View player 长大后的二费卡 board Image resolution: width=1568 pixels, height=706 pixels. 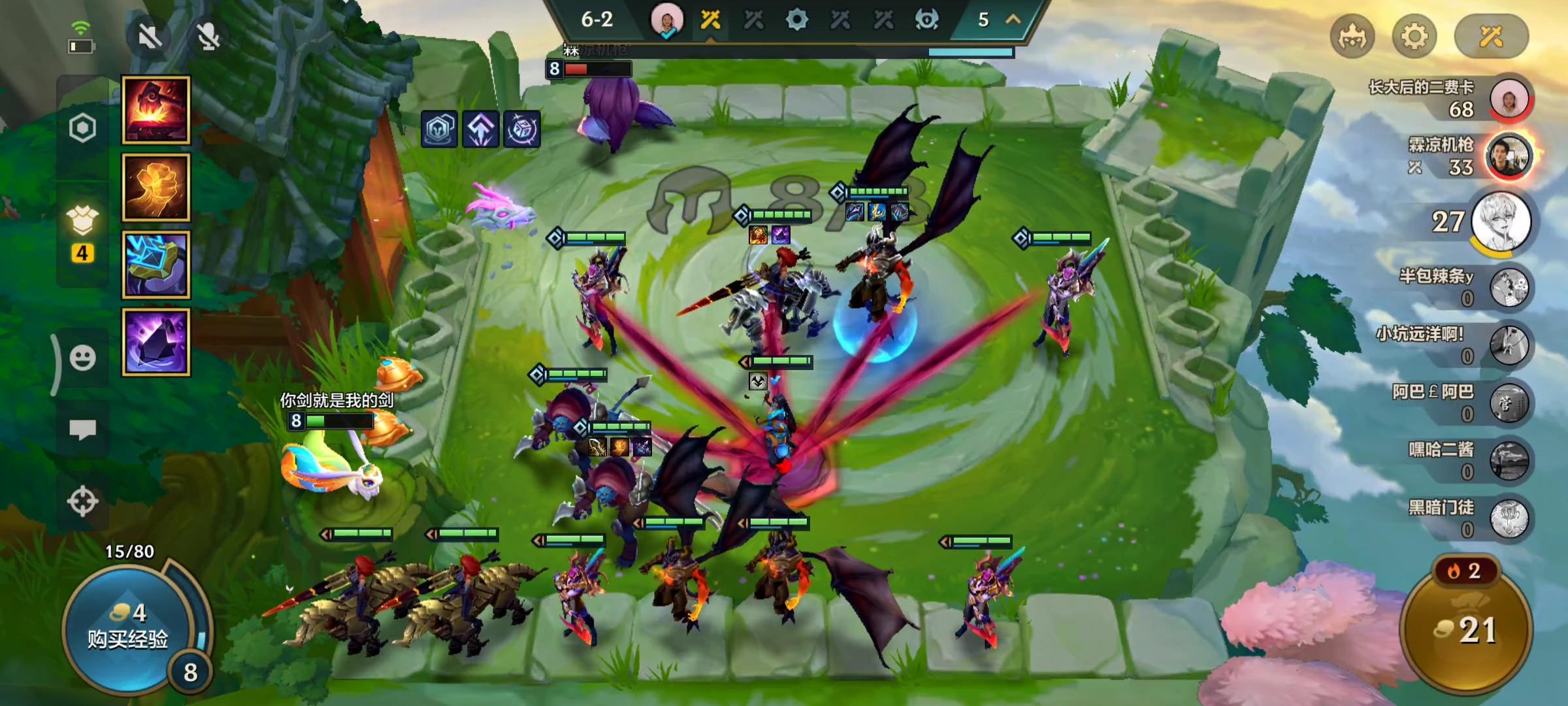point(1509,99)
